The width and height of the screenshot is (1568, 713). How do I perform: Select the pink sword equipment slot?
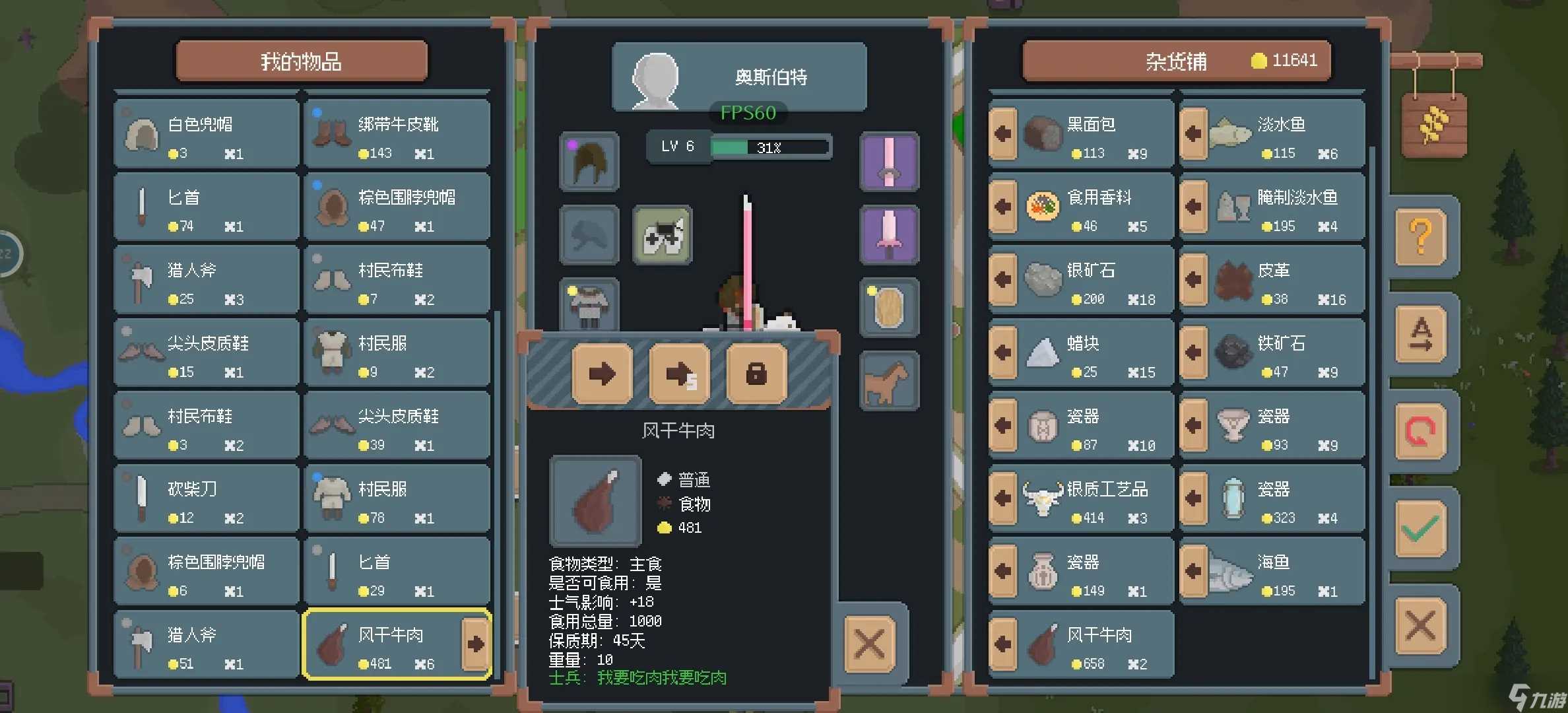890,162
